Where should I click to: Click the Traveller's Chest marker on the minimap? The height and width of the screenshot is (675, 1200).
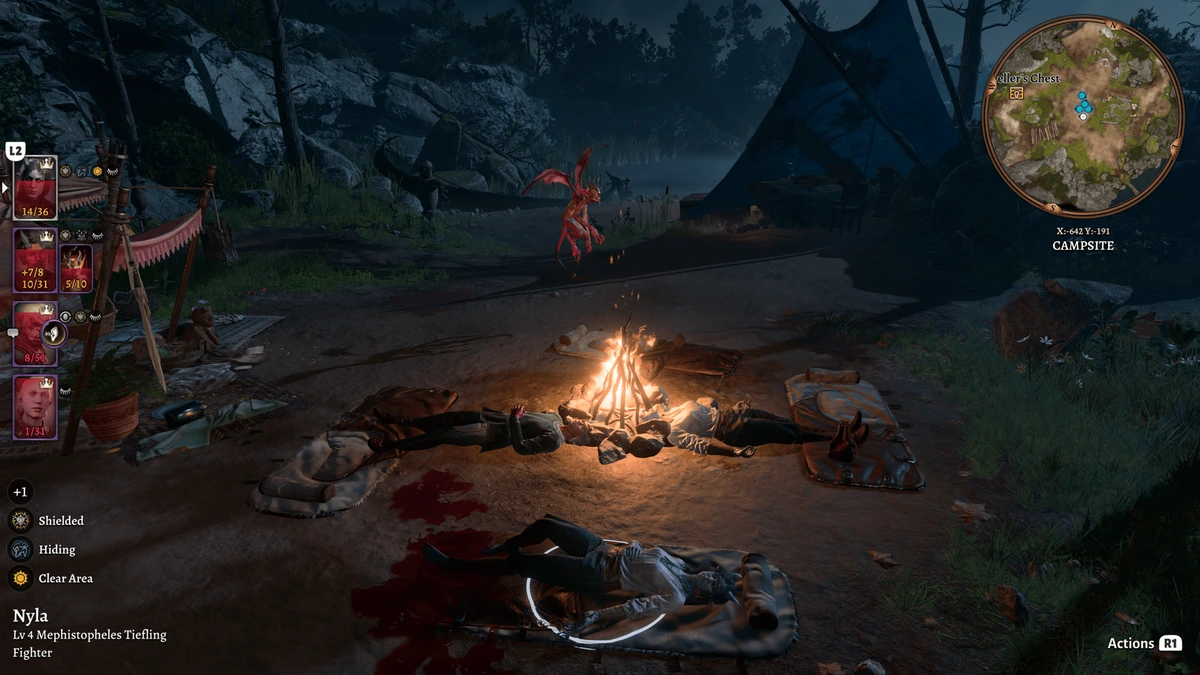click(1017, 93)
